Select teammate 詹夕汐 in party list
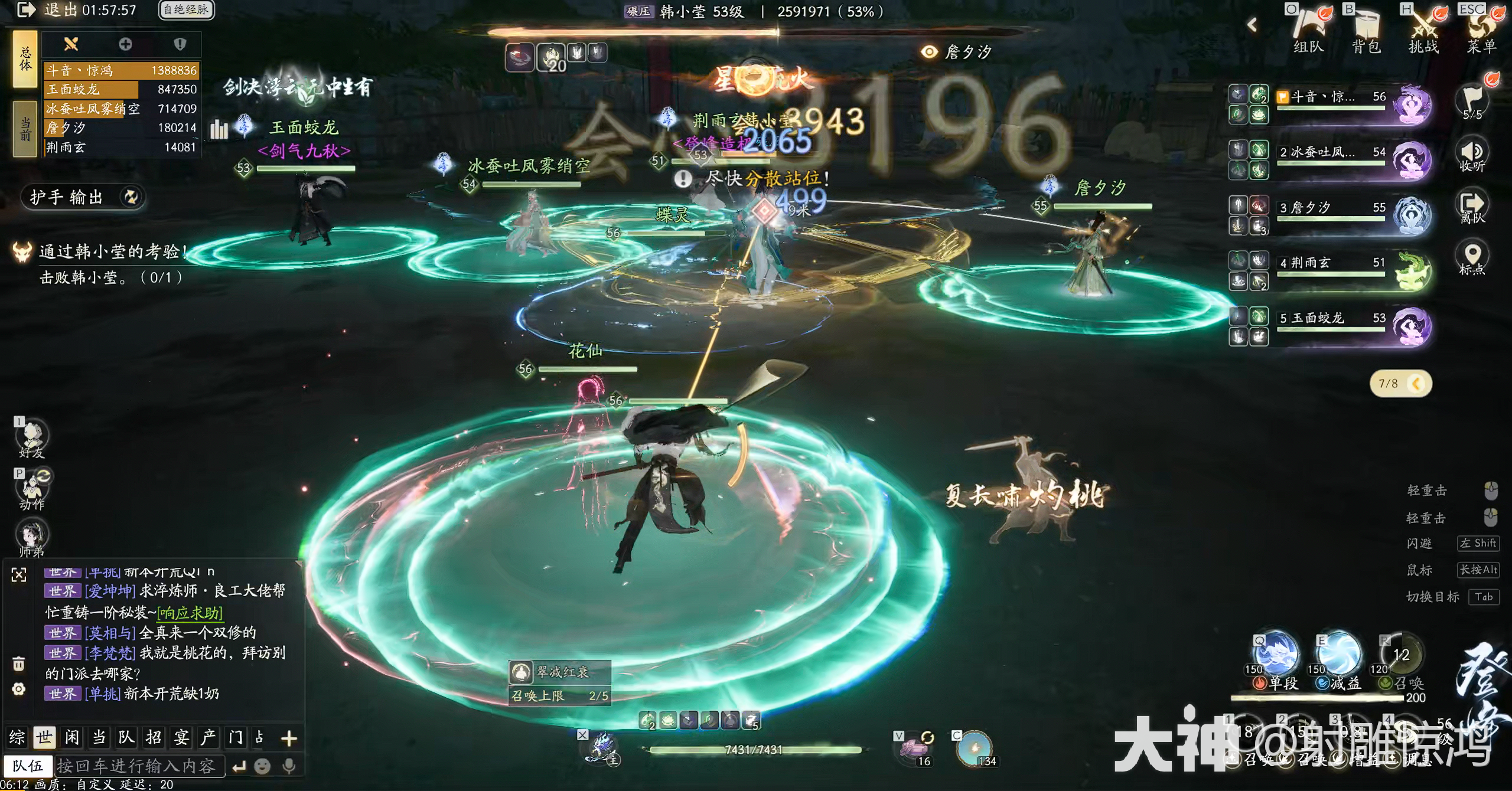 (x=1332, y=208)
